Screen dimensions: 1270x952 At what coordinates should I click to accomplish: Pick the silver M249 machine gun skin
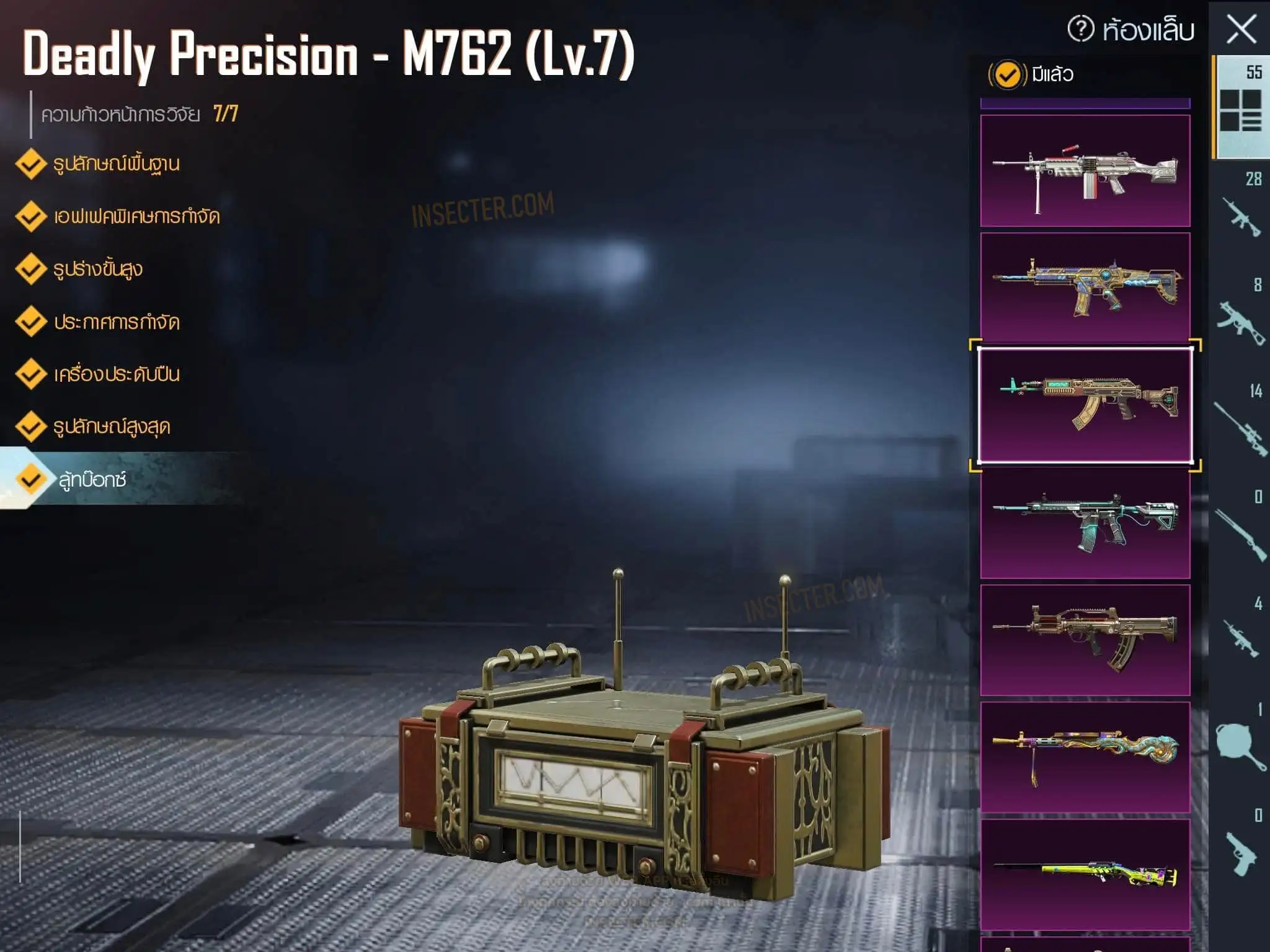pyautogui.click(x=1085, y=170)
